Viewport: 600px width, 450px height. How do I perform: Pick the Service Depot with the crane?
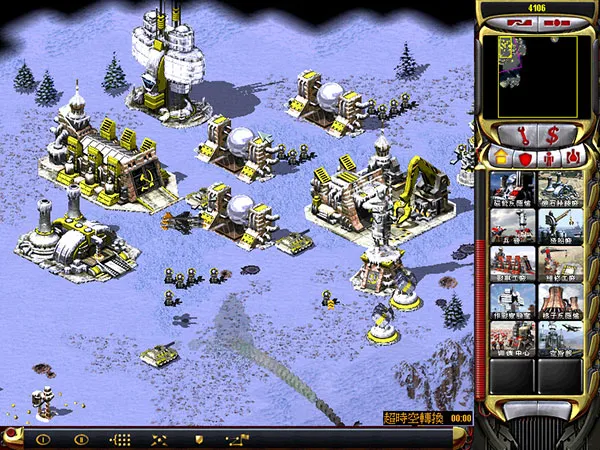[x=558, y=263]
